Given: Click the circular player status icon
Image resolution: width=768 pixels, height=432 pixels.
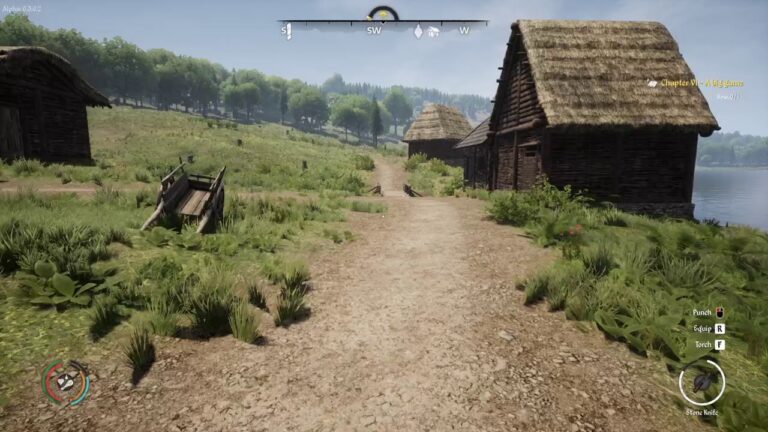Looking at the screenshot, I should (66, 382).
